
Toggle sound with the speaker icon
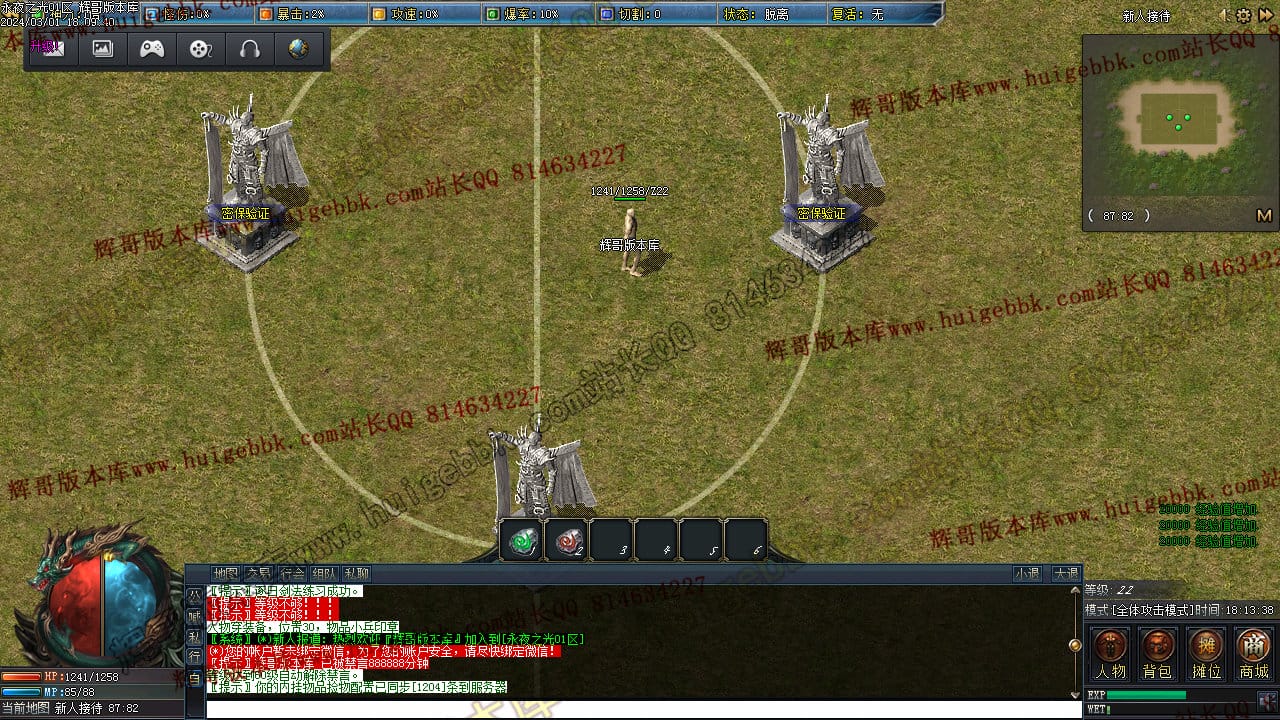coord(1224,16)
